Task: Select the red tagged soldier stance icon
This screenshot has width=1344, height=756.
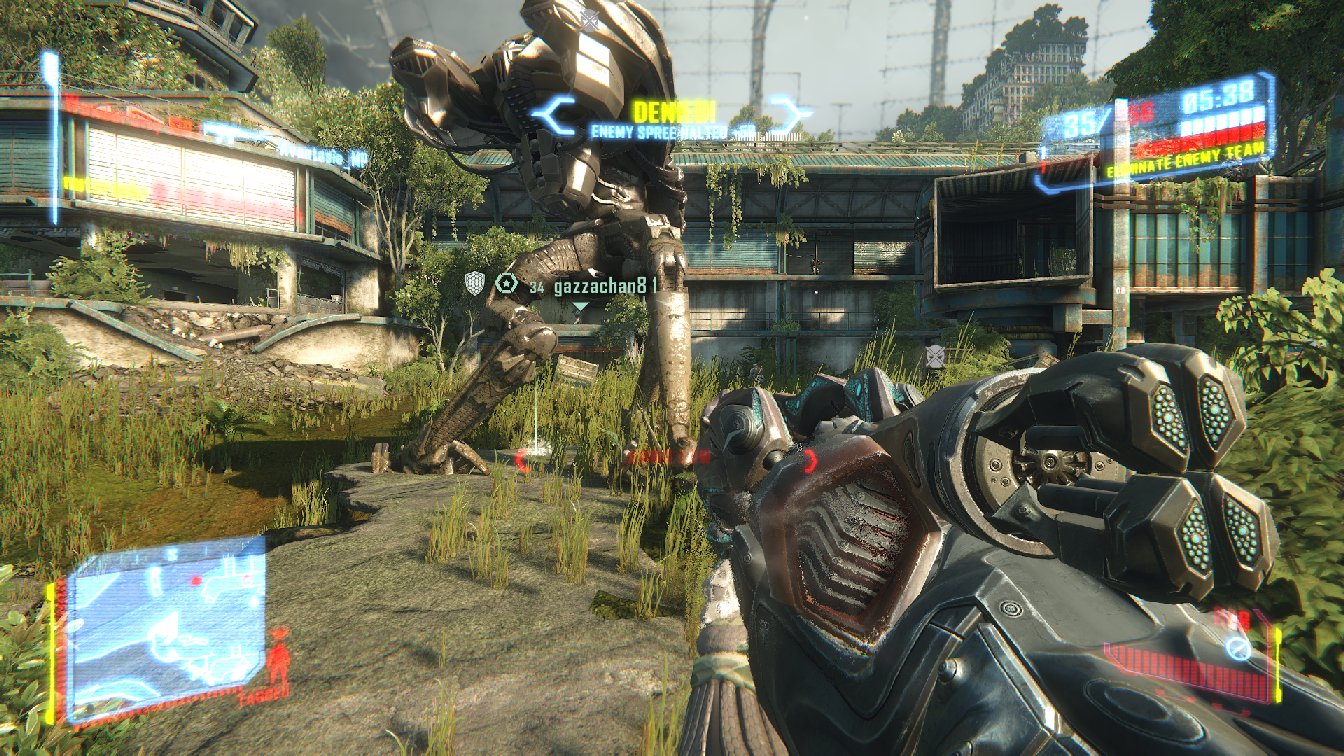Action: click(279, 656)
